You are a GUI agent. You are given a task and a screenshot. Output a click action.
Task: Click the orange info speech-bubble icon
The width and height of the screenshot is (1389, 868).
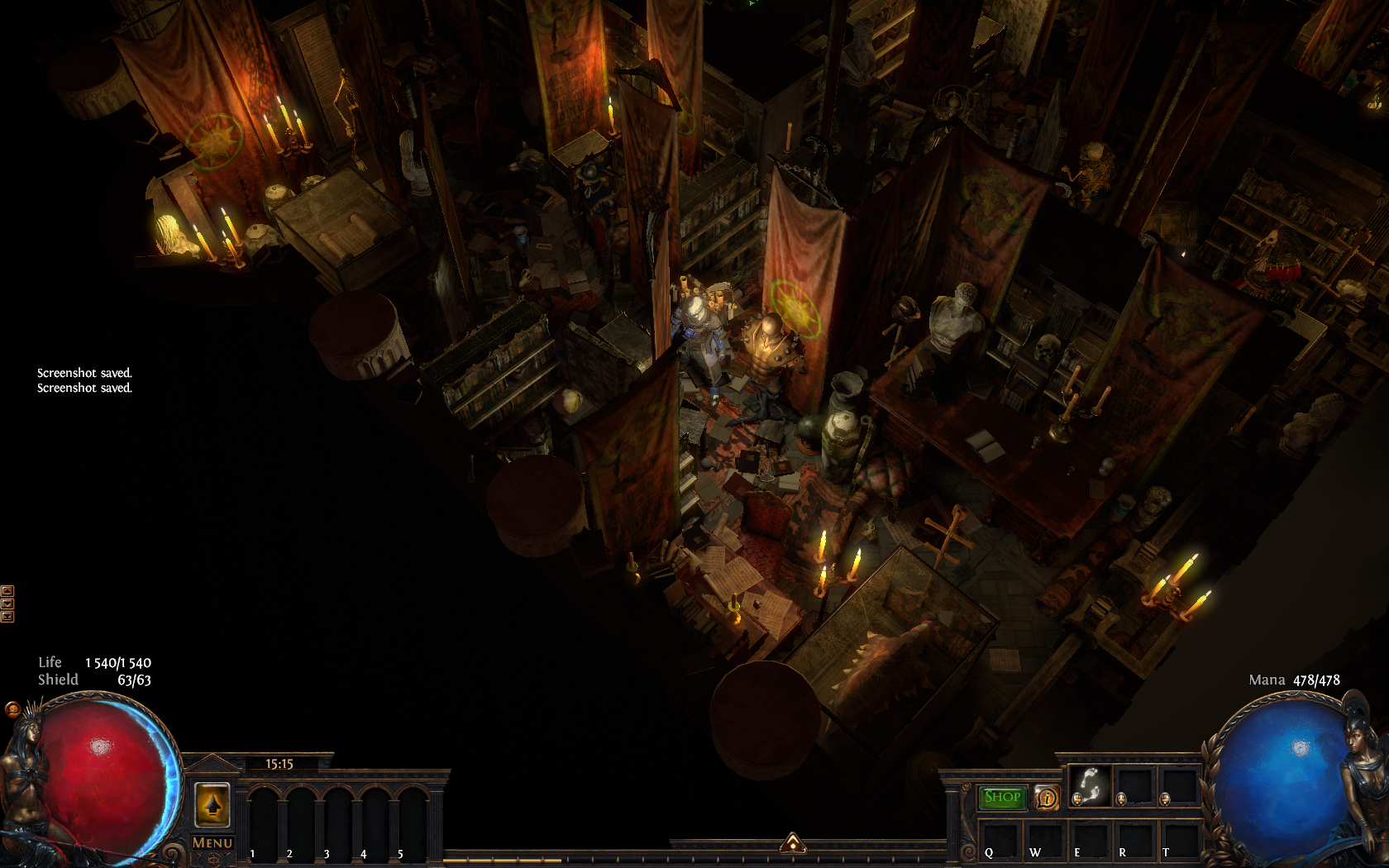1047,798
